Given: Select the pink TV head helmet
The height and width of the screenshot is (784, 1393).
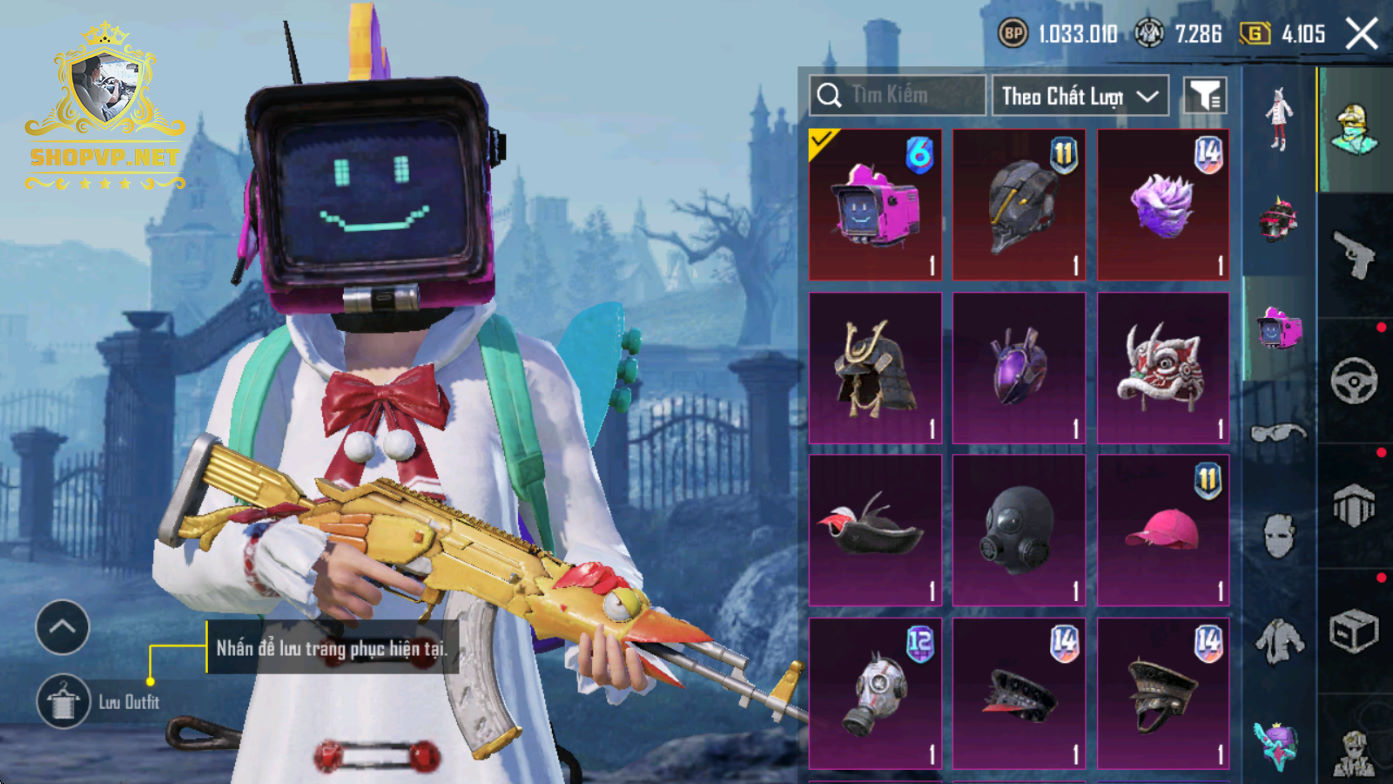Looking at the screenshot, I should point(875,205).
